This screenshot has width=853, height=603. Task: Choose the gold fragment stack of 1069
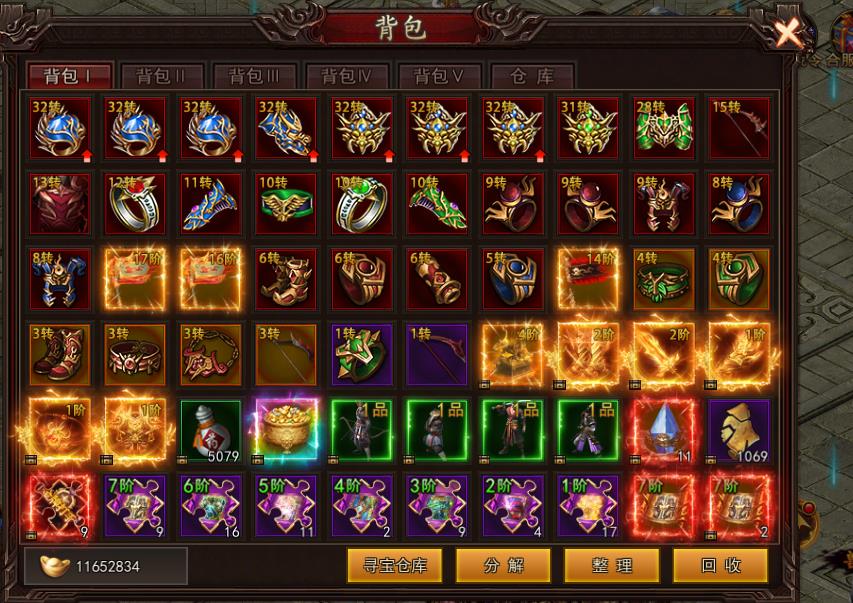739,430
